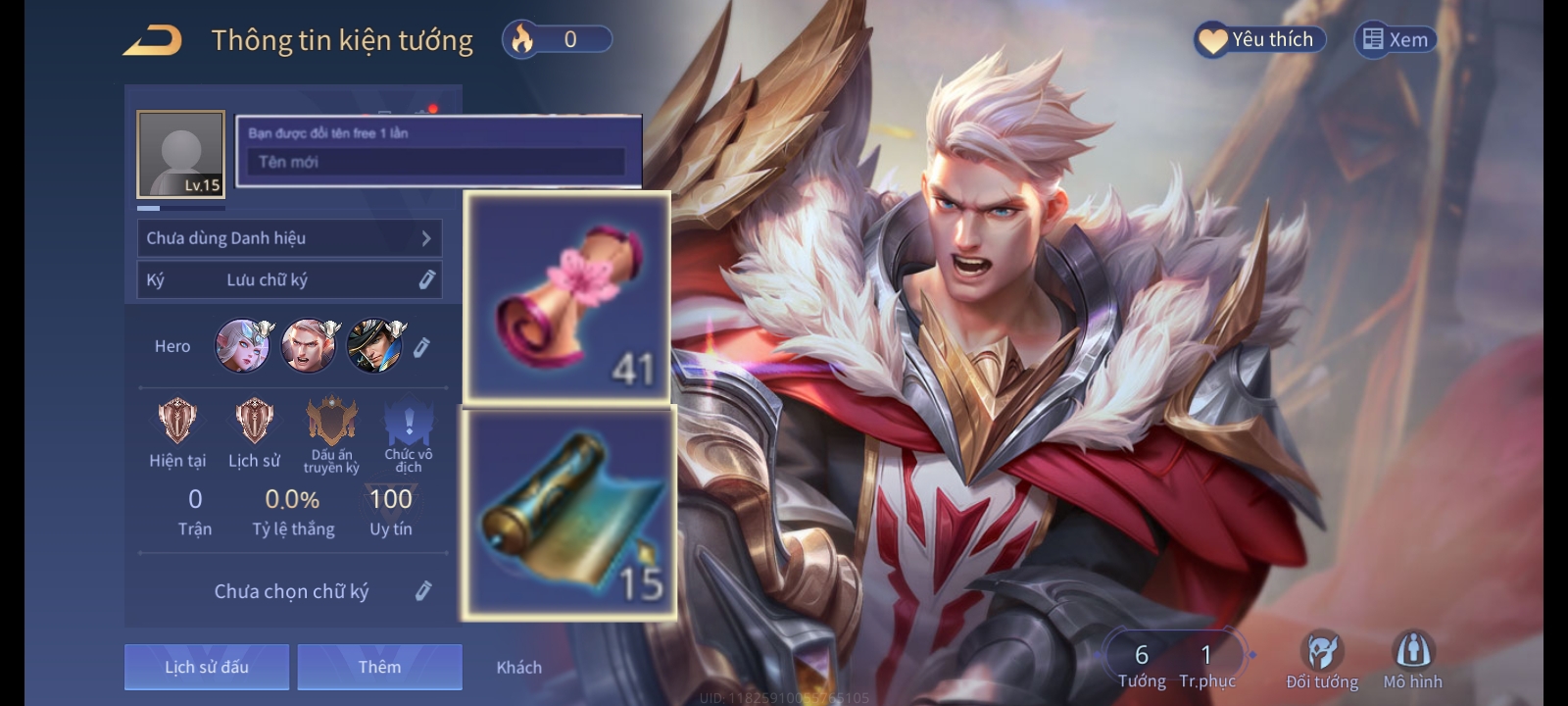Edit the Chưa chọn chữ ký signature
The height and width of the screenshot is (706, 1568).
(x=423, y=590)
